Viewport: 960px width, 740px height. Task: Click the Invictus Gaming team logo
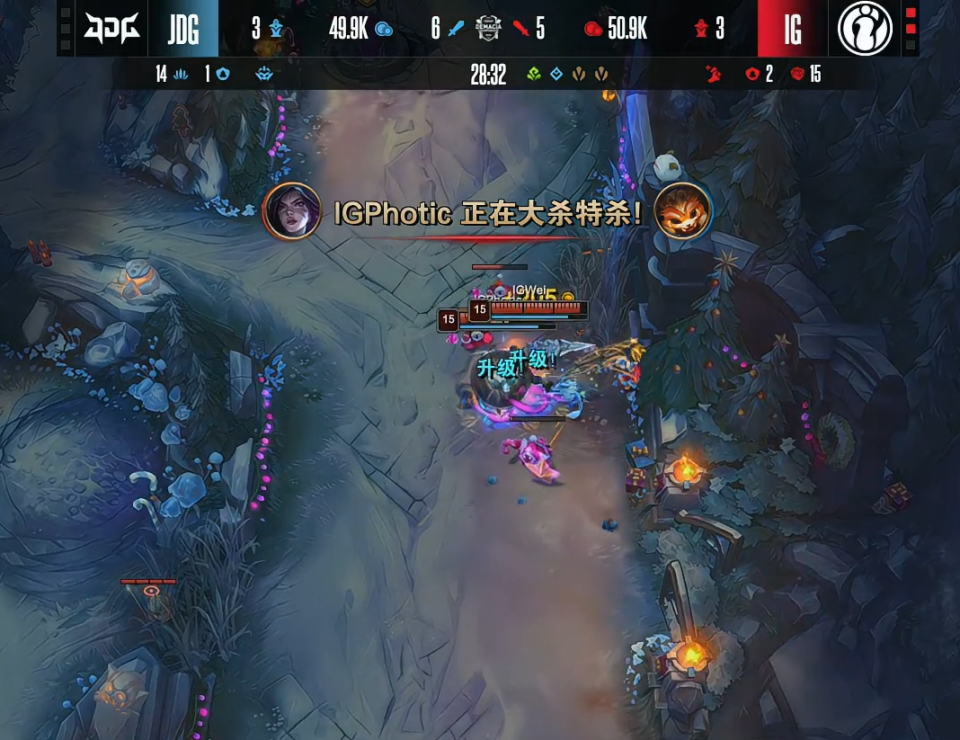pos(865,28)
